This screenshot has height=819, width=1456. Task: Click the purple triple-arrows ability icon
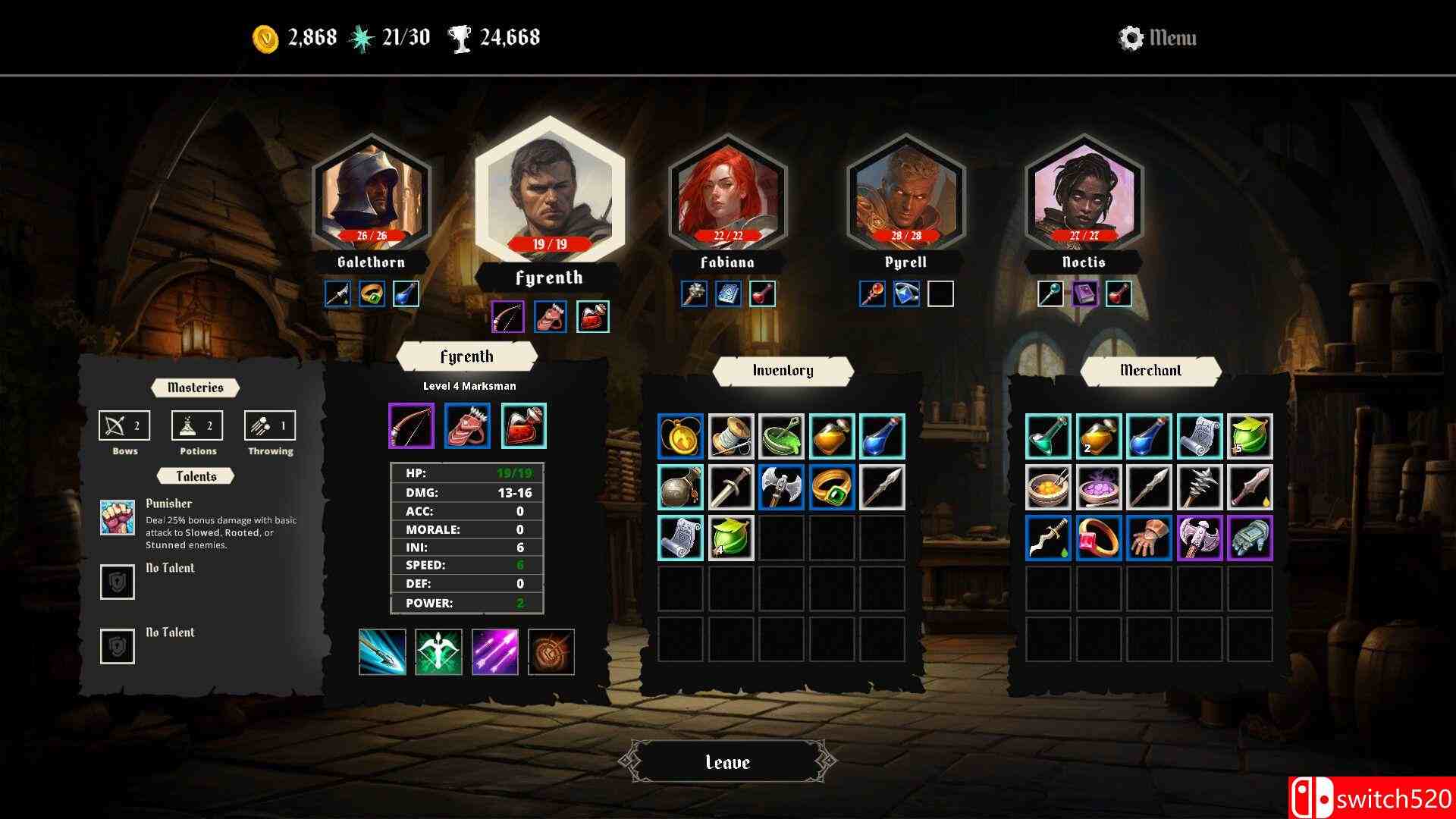[494, 652]
